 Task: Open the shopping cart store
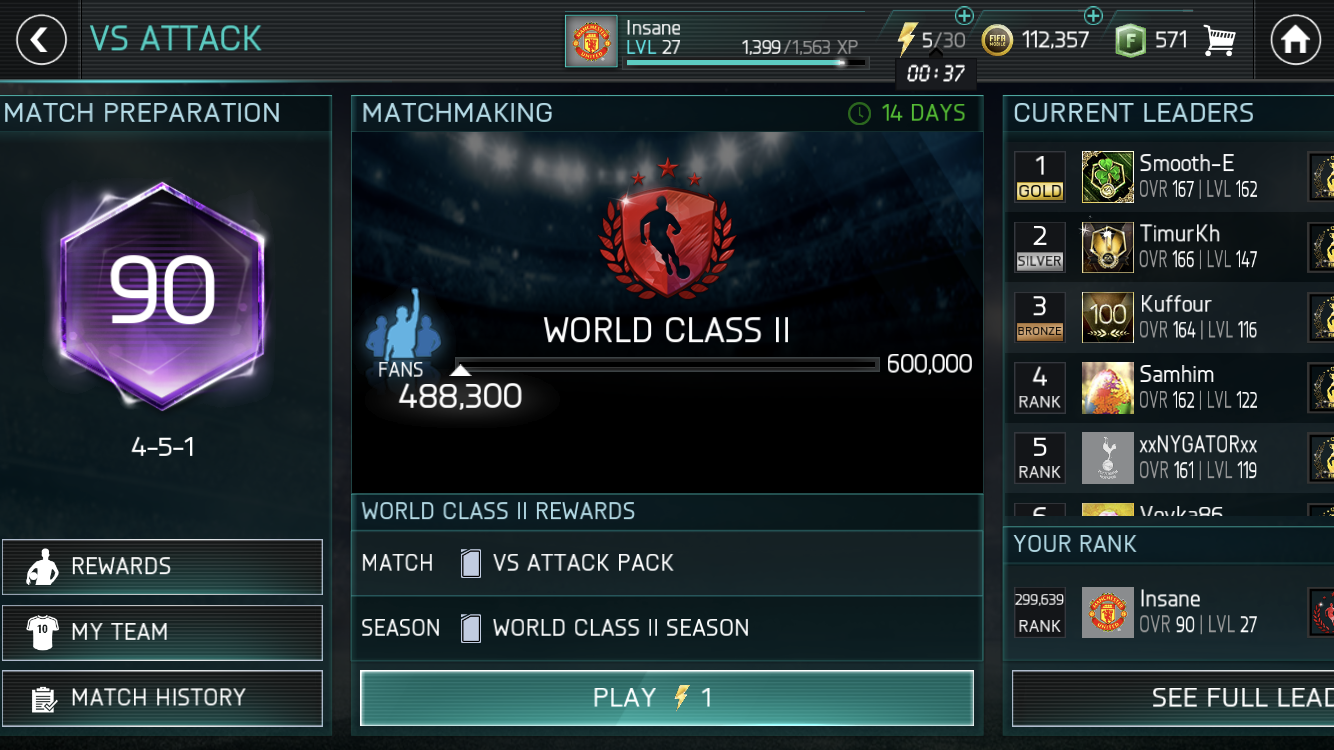(x=1219, y=41)
